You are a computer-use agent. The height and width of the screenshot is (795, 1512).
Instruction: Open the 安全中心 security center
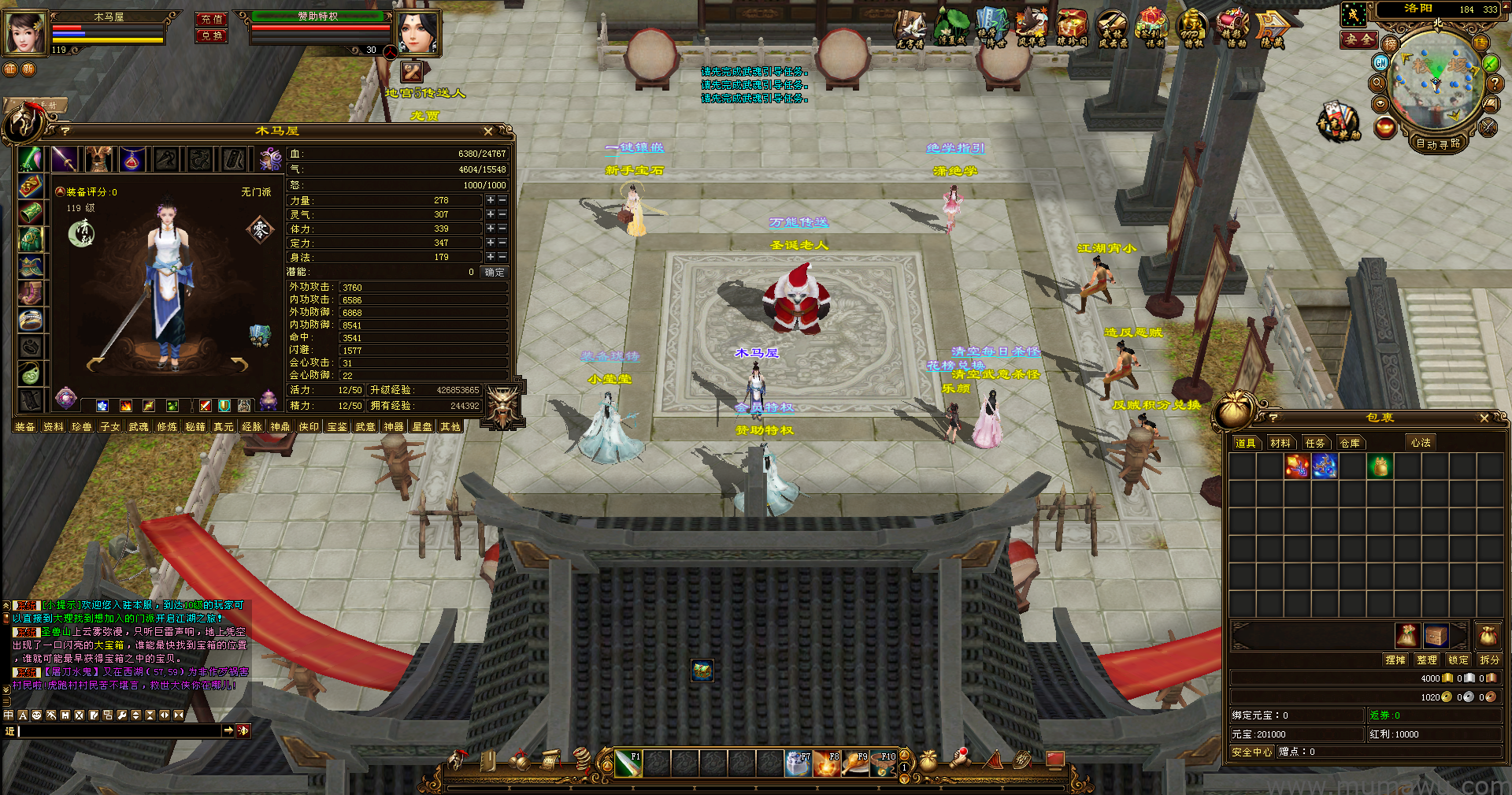coord(1251,752)
